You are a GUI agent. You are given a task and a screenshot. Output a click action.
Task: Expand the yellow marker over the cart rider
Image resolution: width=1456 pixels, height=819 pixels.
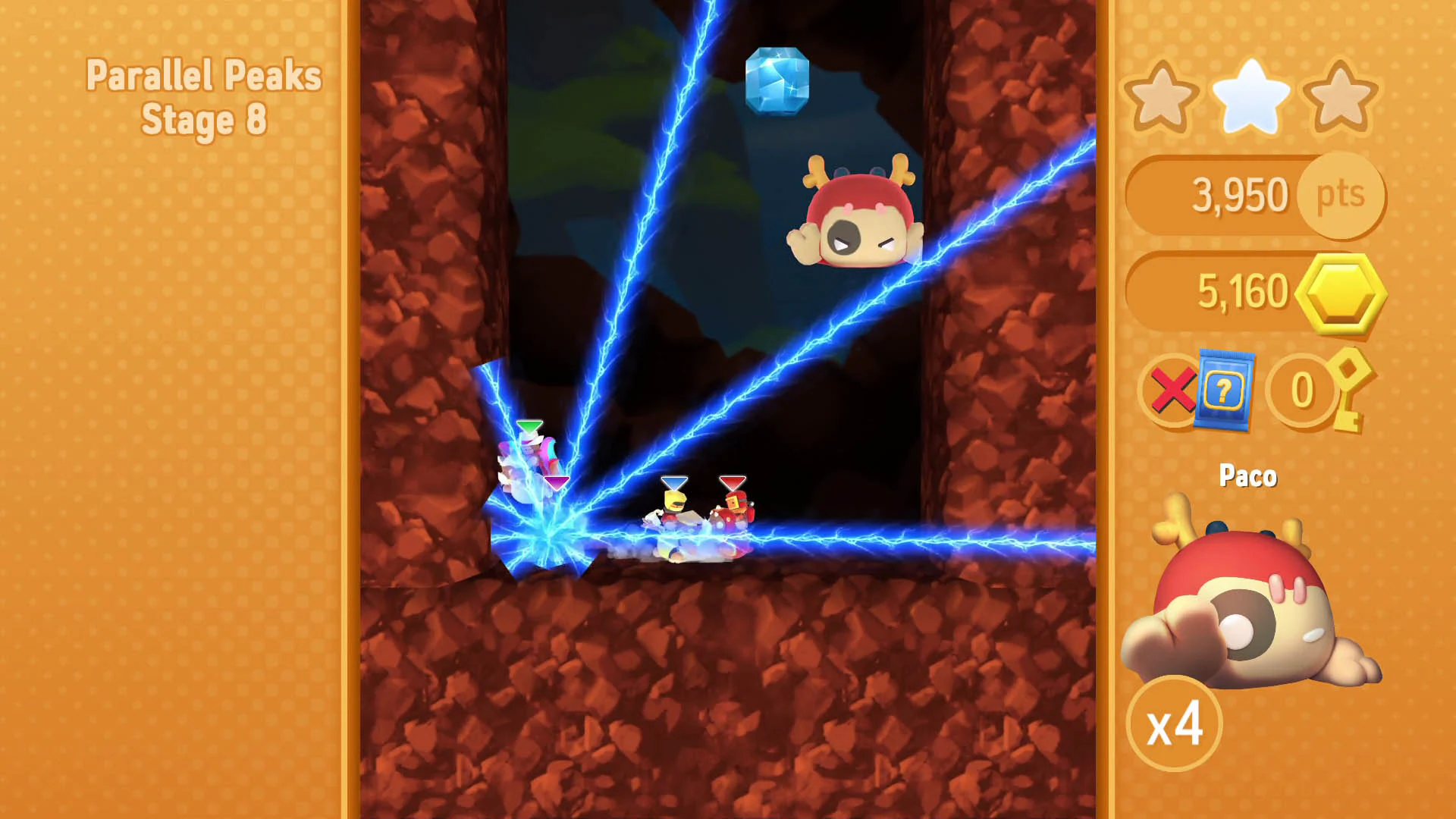674,483
